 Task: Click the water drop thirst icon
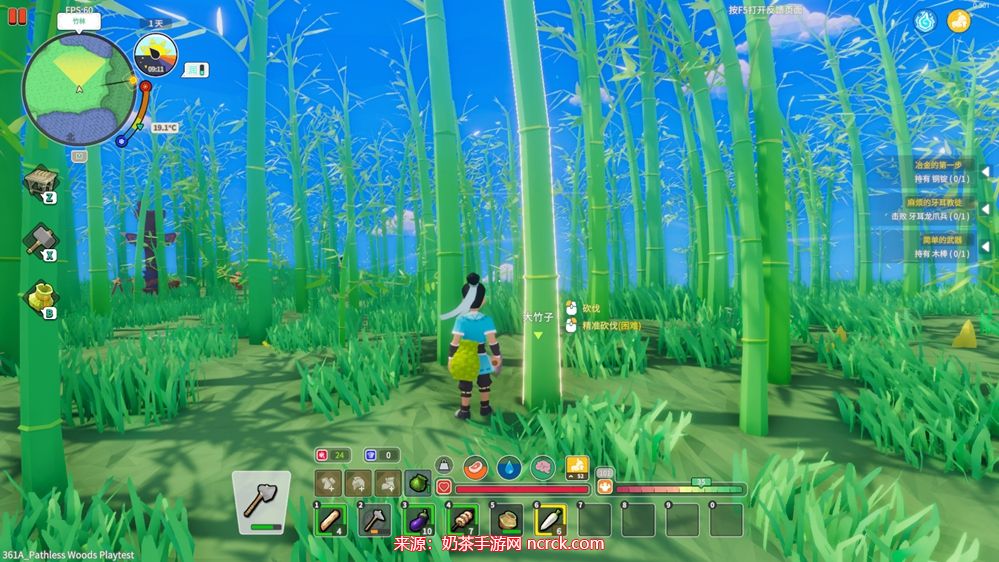(509, 466)
